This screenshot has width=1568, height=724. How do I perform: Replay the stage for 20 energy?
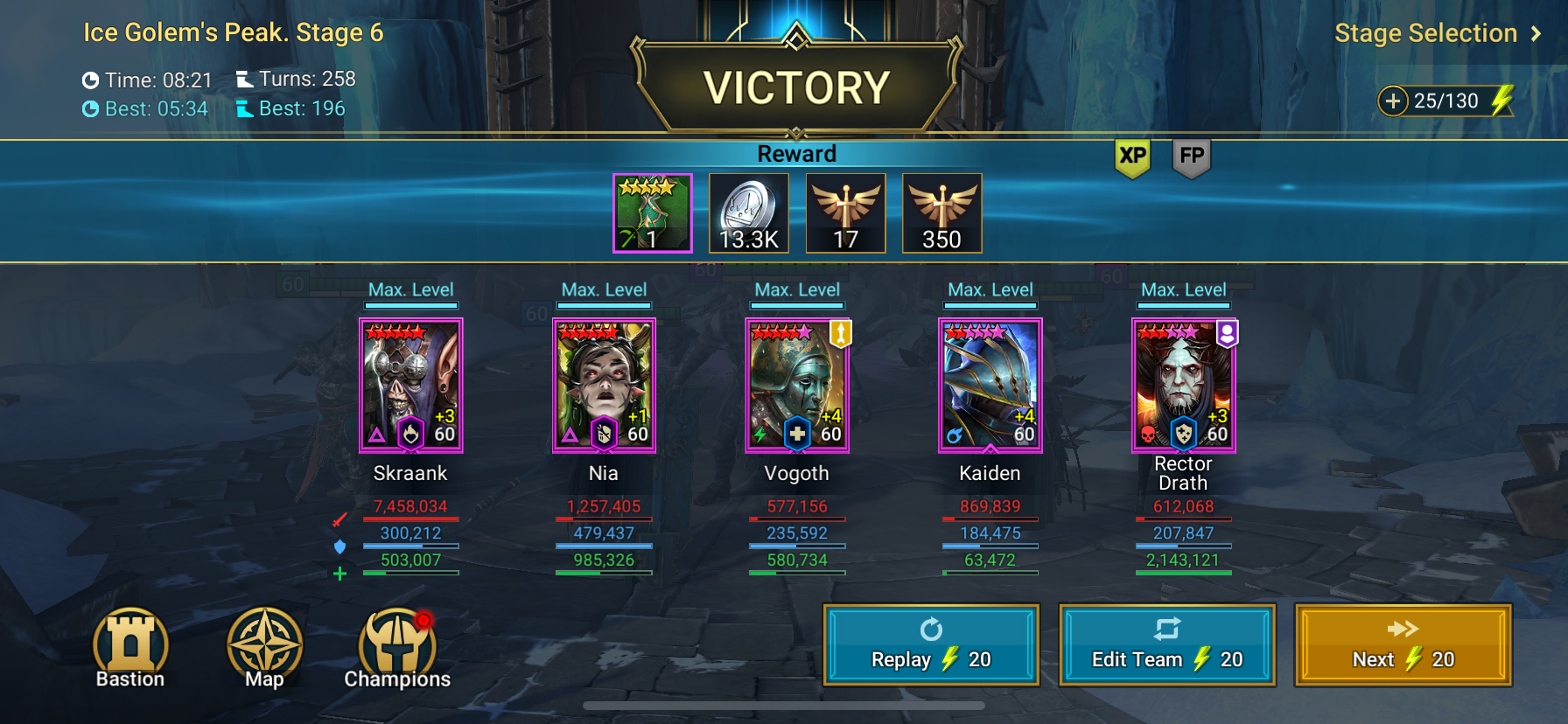pos(931,644)
